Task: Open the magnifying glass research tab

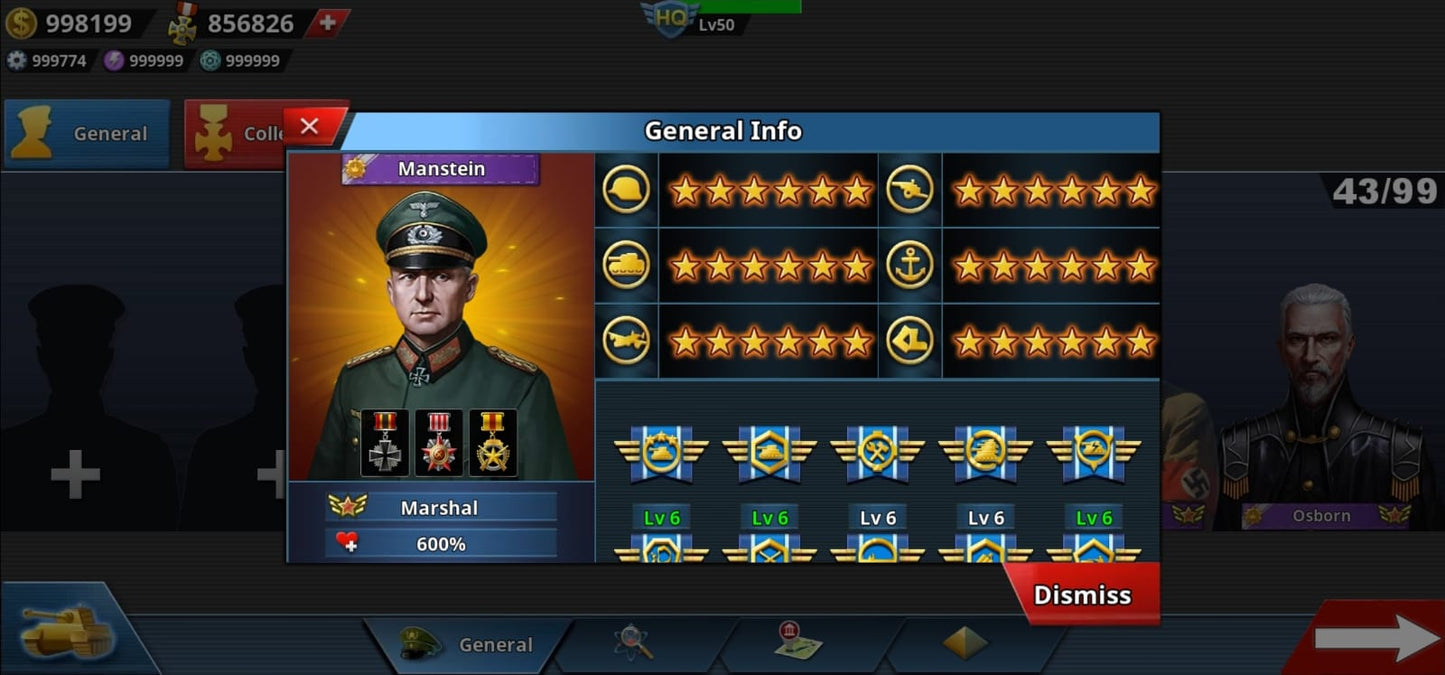Action: coord(634,642)
